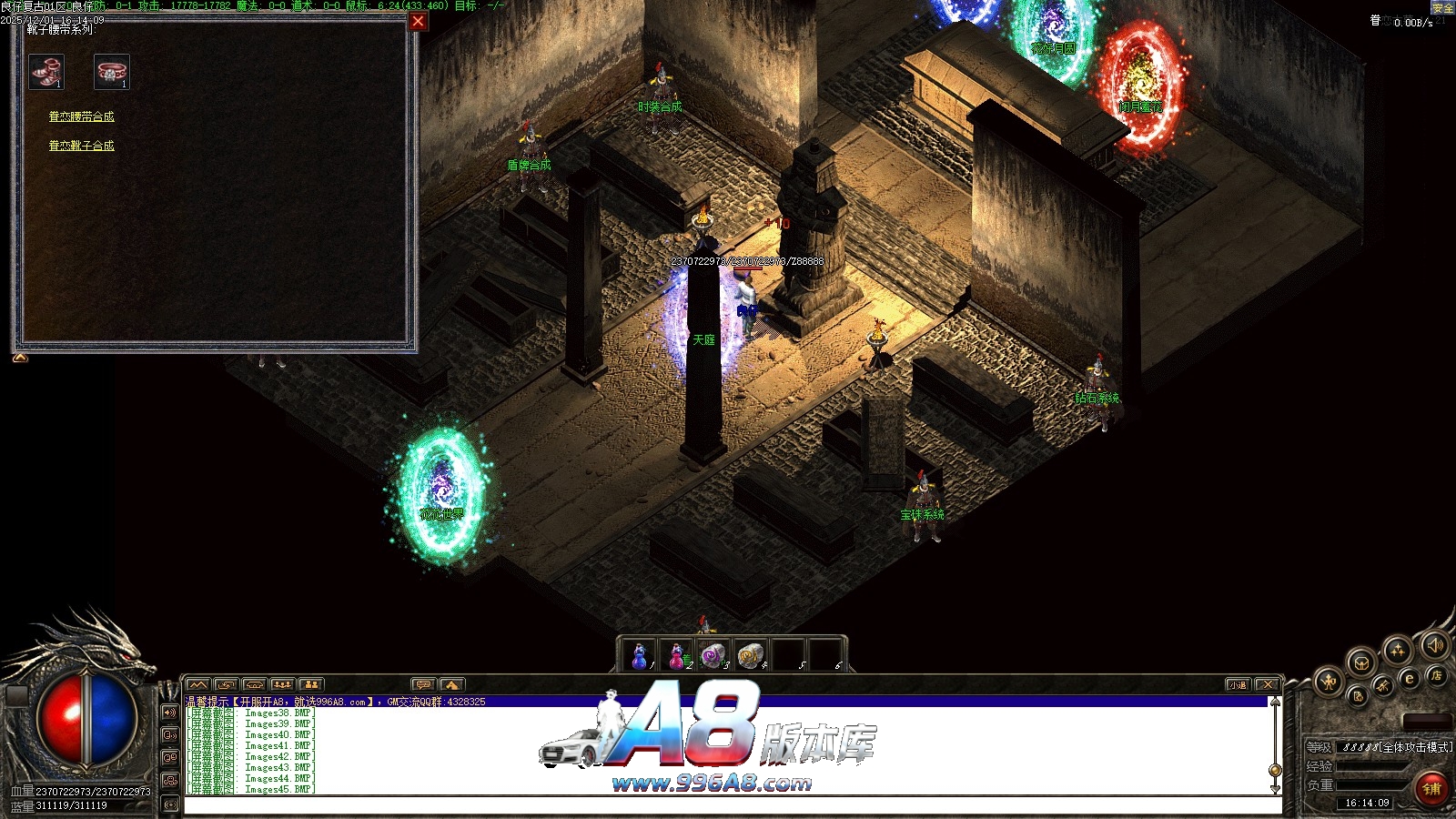Open the character figure round button
1456x819 pixels.
click(x=1330, y=681)
